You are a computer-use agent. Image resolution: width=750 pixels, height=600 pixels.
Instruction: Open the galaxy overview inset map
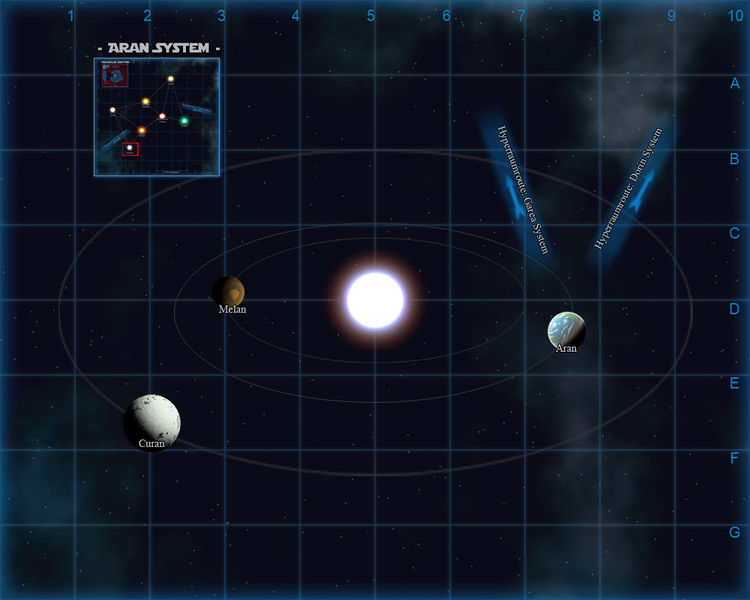point(156,116)
